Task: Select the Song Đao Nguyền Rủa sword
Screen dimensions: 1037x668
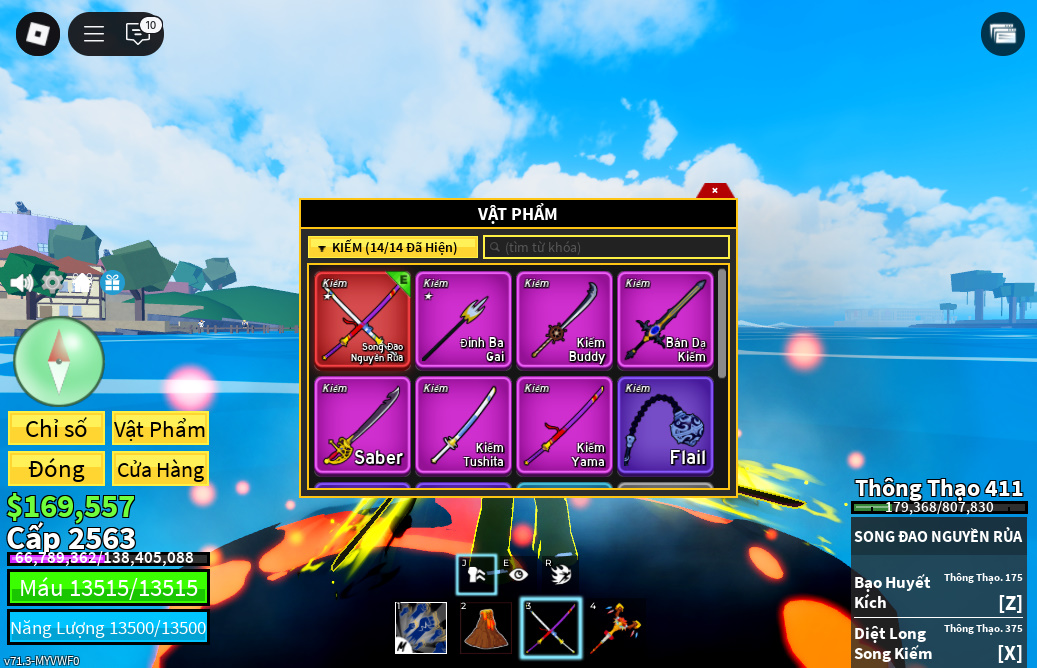Action: (x=363, y=320)
